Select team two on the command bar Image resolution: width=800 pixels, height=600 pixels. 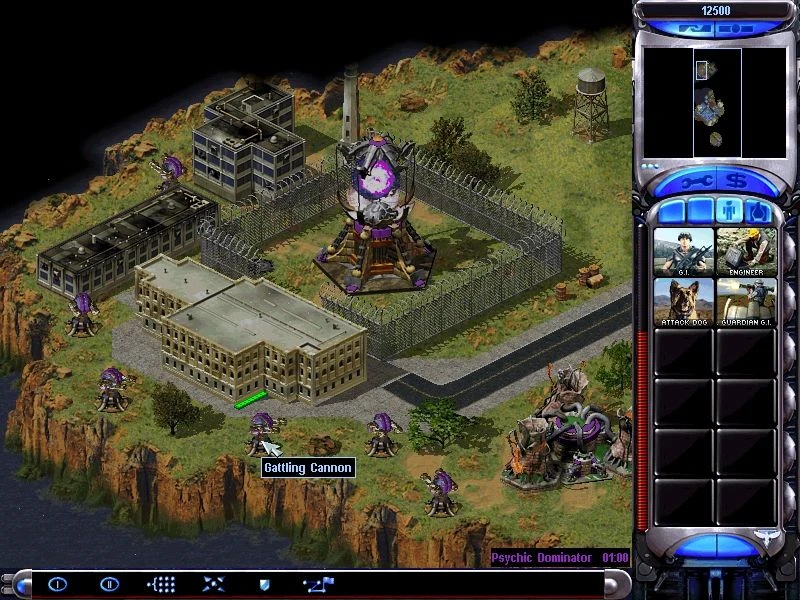[110, 584]
